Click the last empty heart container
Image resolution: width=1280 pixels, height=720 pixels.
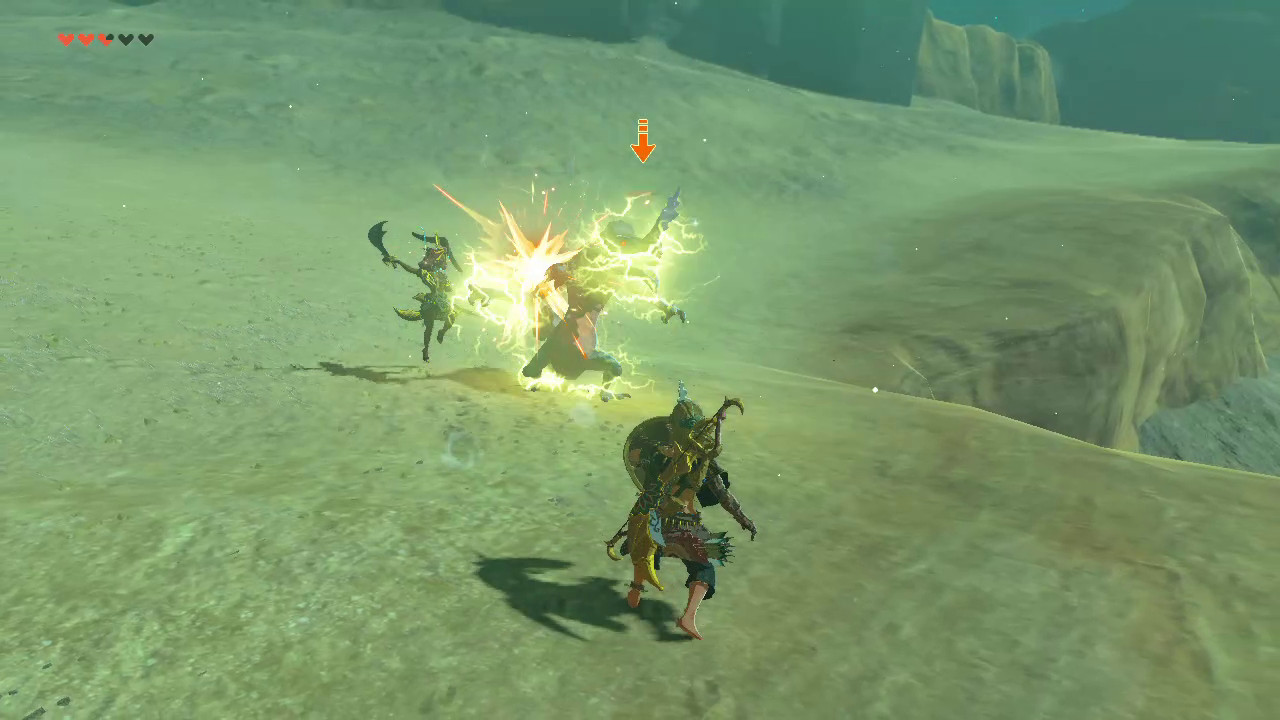146,40
